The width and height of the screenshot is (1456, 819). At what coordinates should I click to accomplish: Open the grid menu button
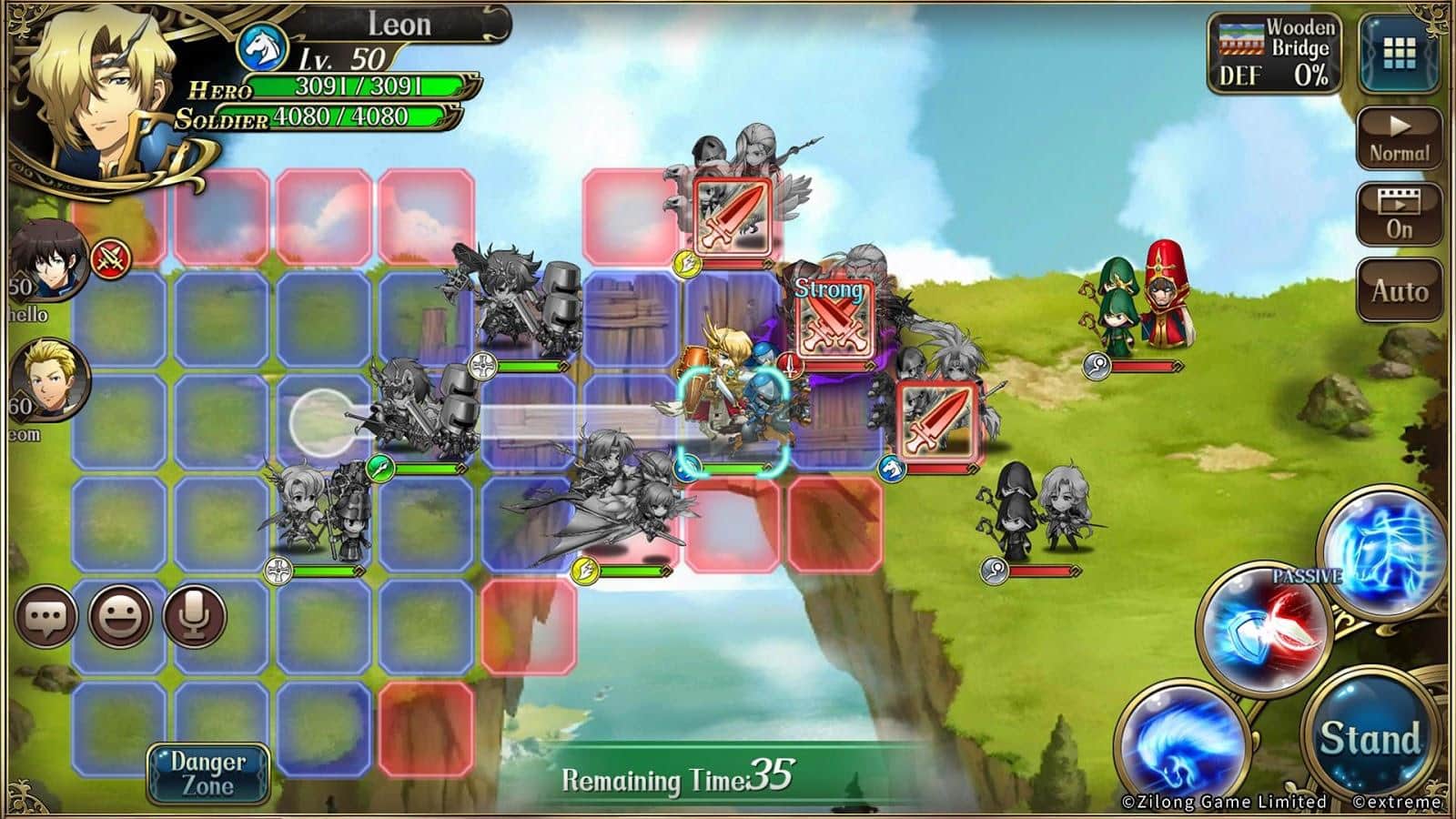[1400, 54]
